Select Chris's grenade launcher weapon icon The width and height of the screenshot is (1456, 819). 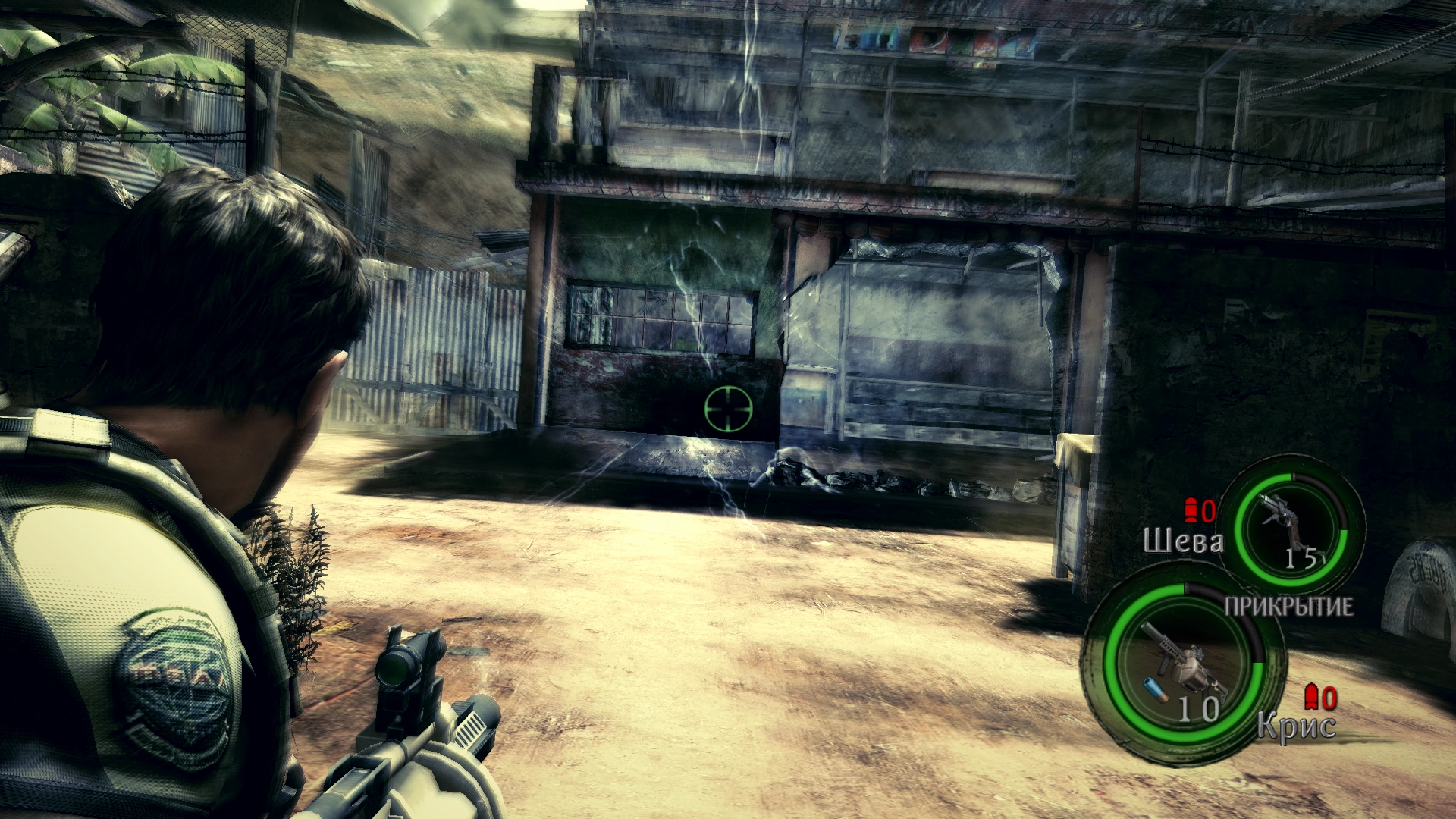click(1179, 658)
